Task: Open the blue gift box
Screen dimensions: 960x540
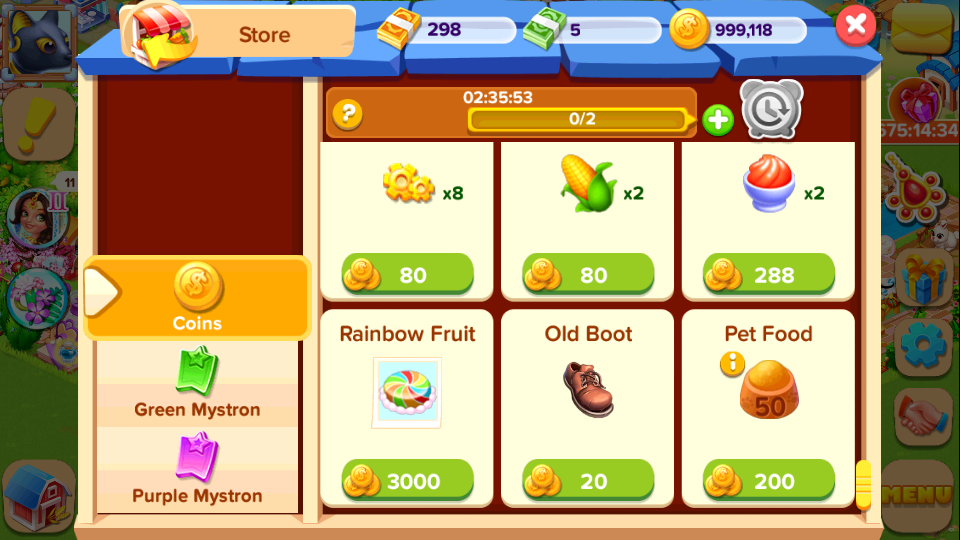Action: coord(923,277)
